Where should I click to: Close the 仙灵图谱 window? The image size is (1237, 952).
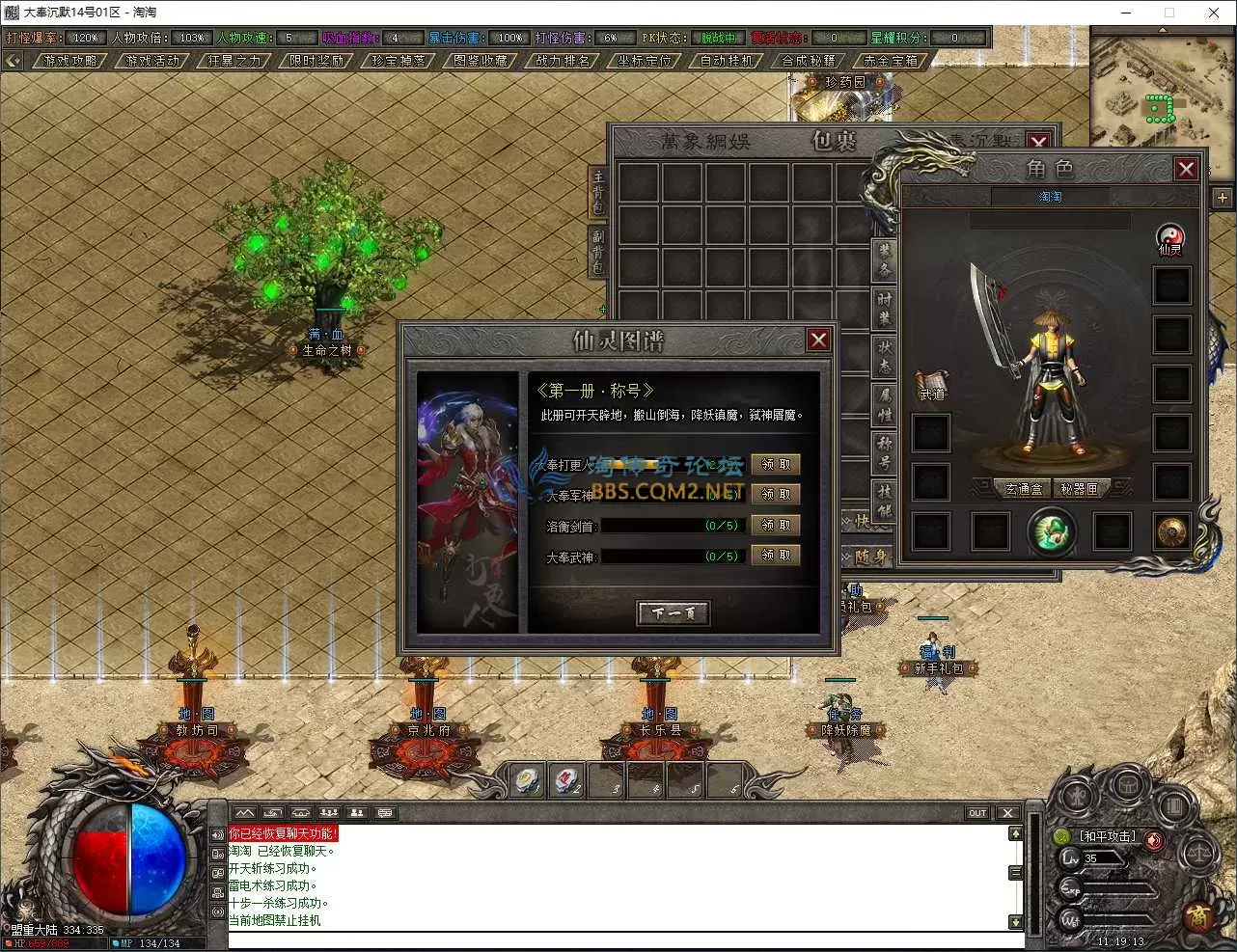pyautogui.click(x=818, y=340)
